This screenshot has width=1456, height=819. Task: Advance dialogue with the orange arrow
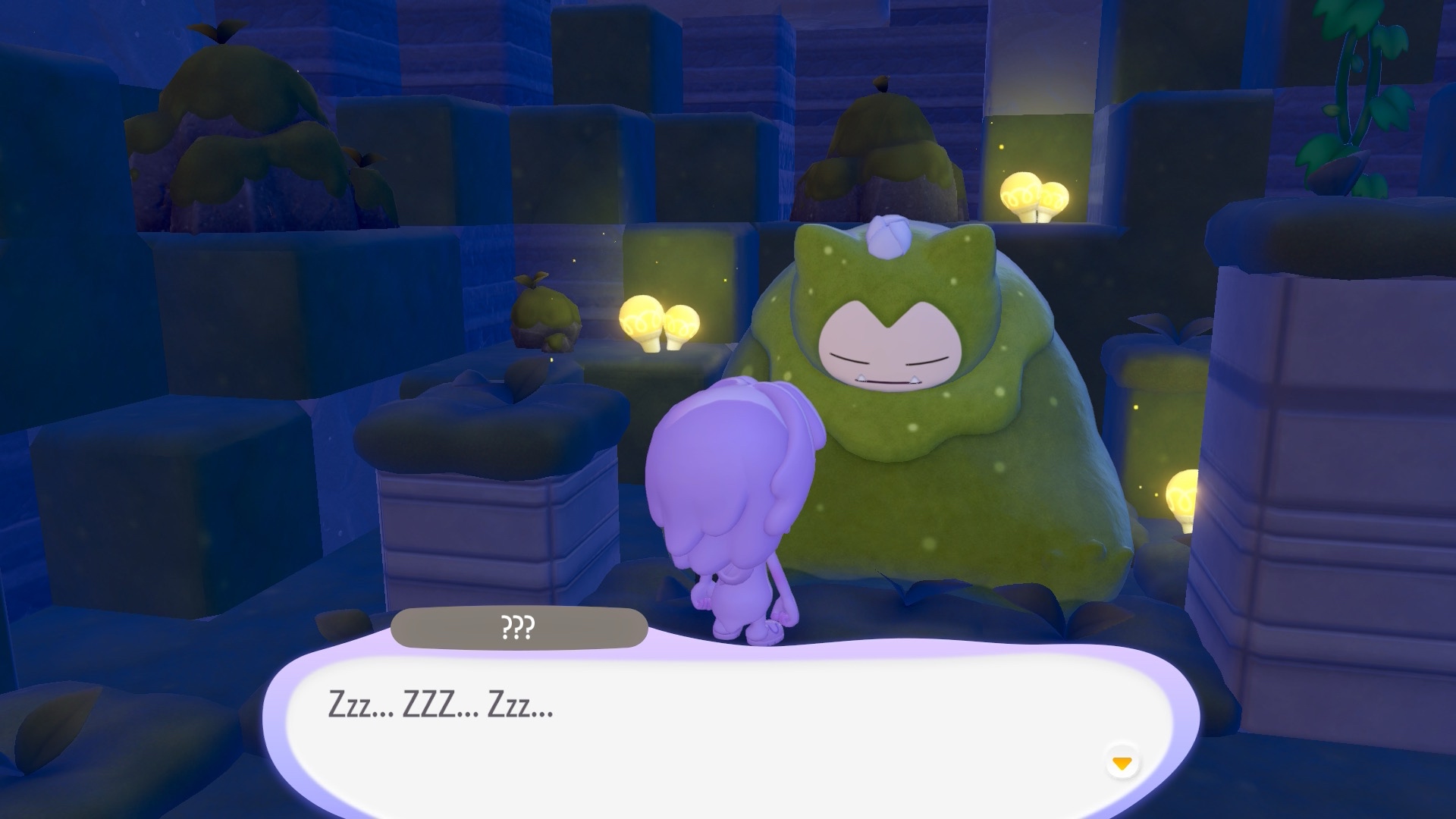(1122, 762)
